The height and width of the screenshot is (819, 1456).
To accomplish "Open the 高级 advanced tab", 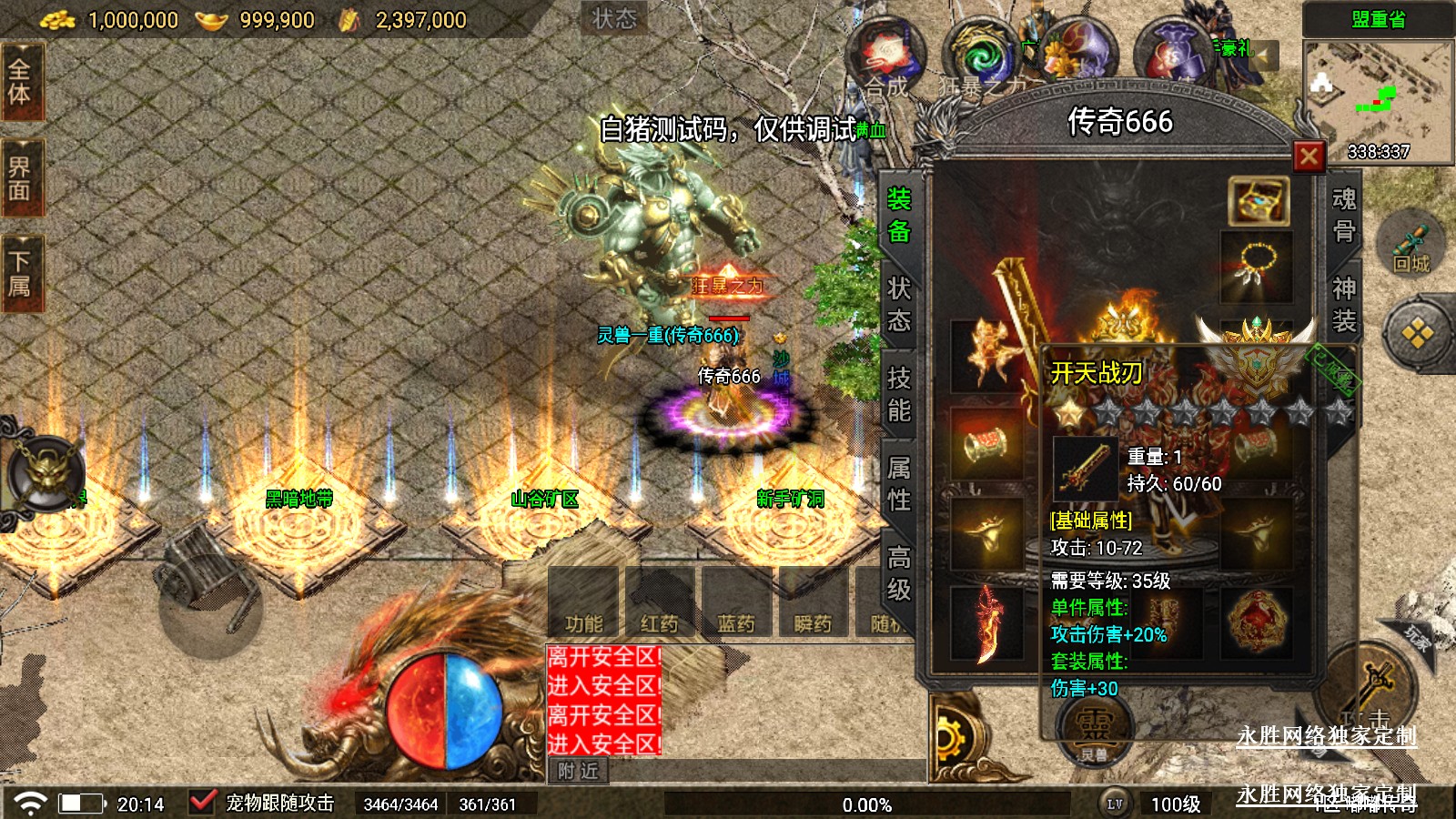I will (x=899, y=572).
